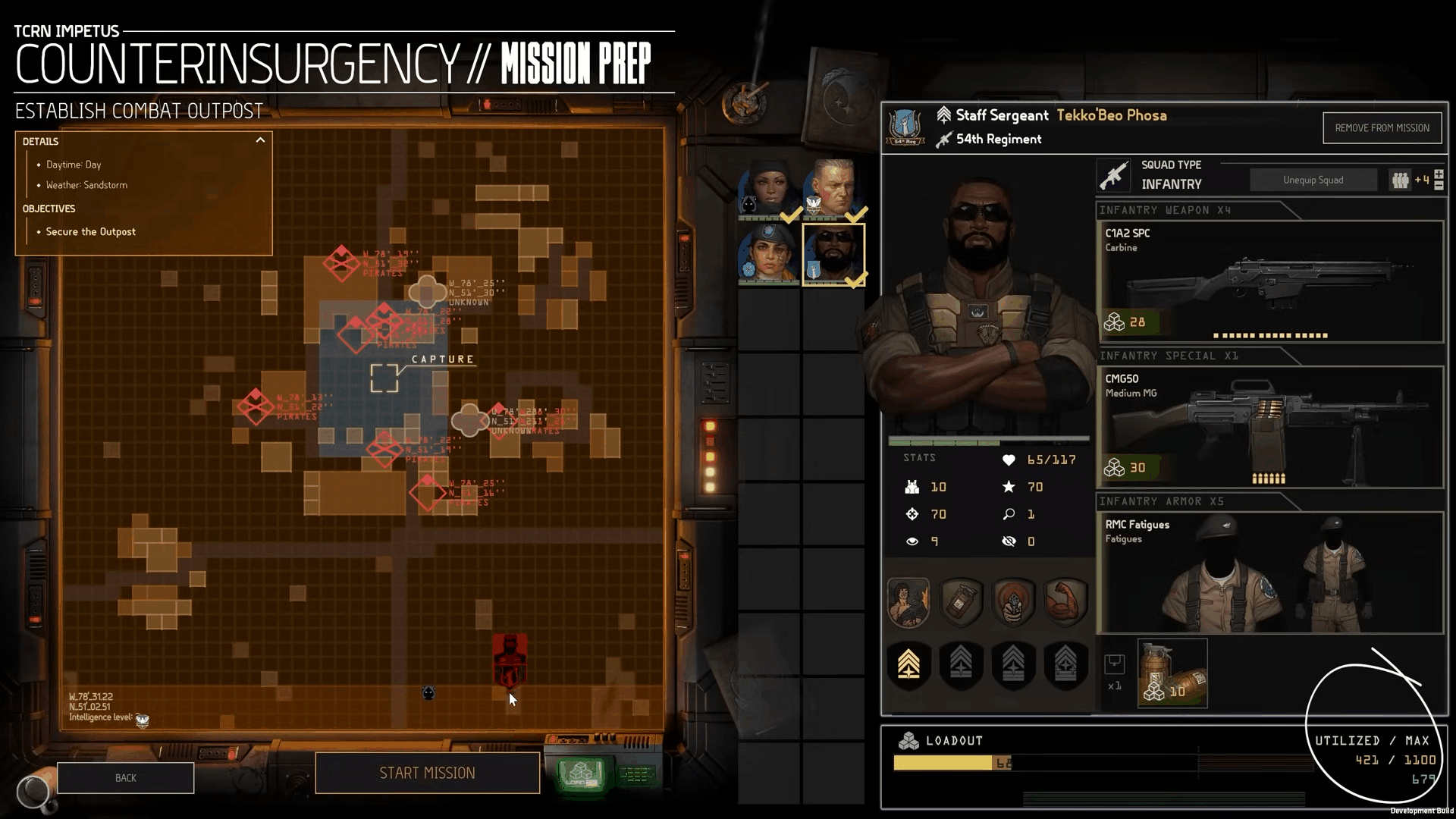Select the blonde male commander portrait

click(833, 188)
